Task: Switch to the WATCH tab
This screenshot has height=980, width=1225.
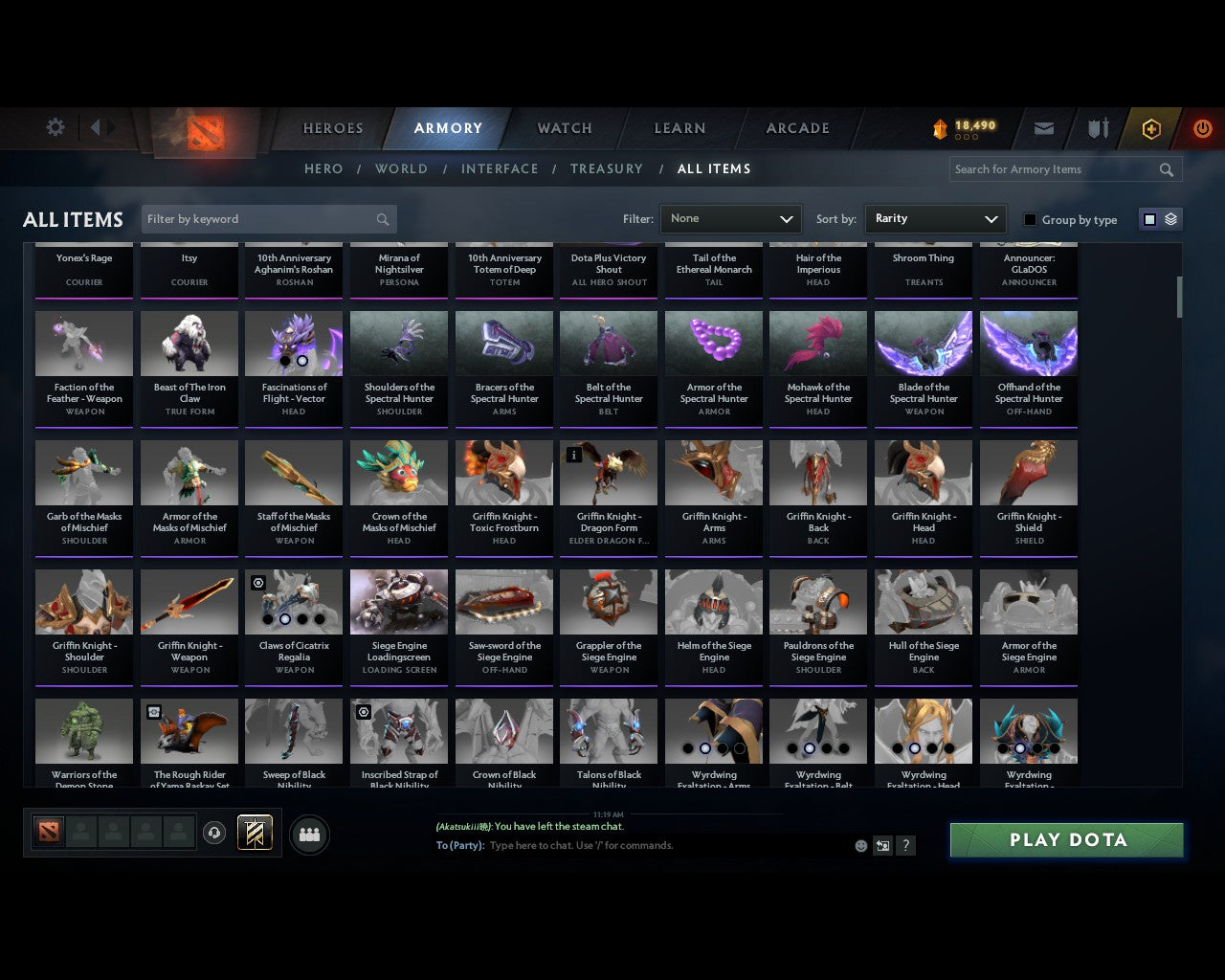Action: point(564,128)
